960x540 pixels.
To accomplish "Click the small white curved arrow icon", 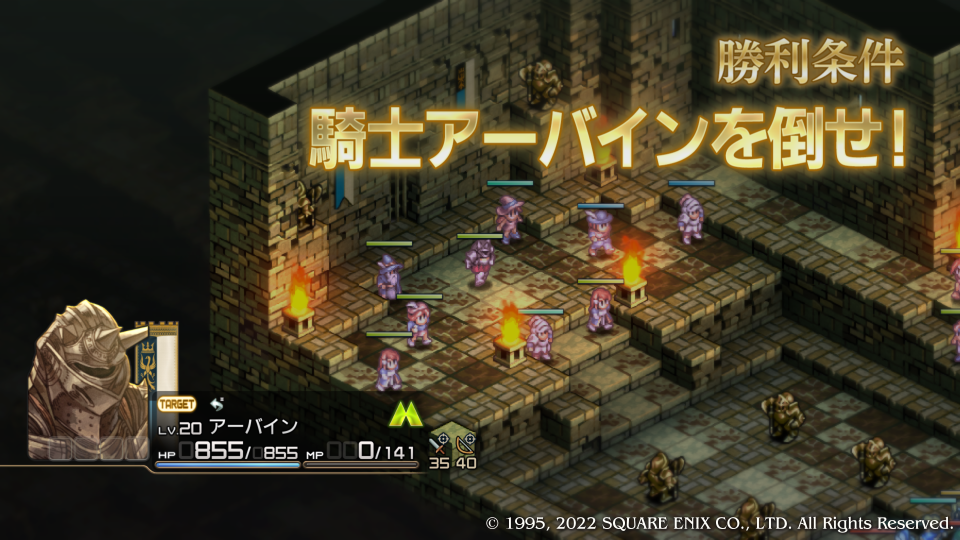I will point(218,403).
